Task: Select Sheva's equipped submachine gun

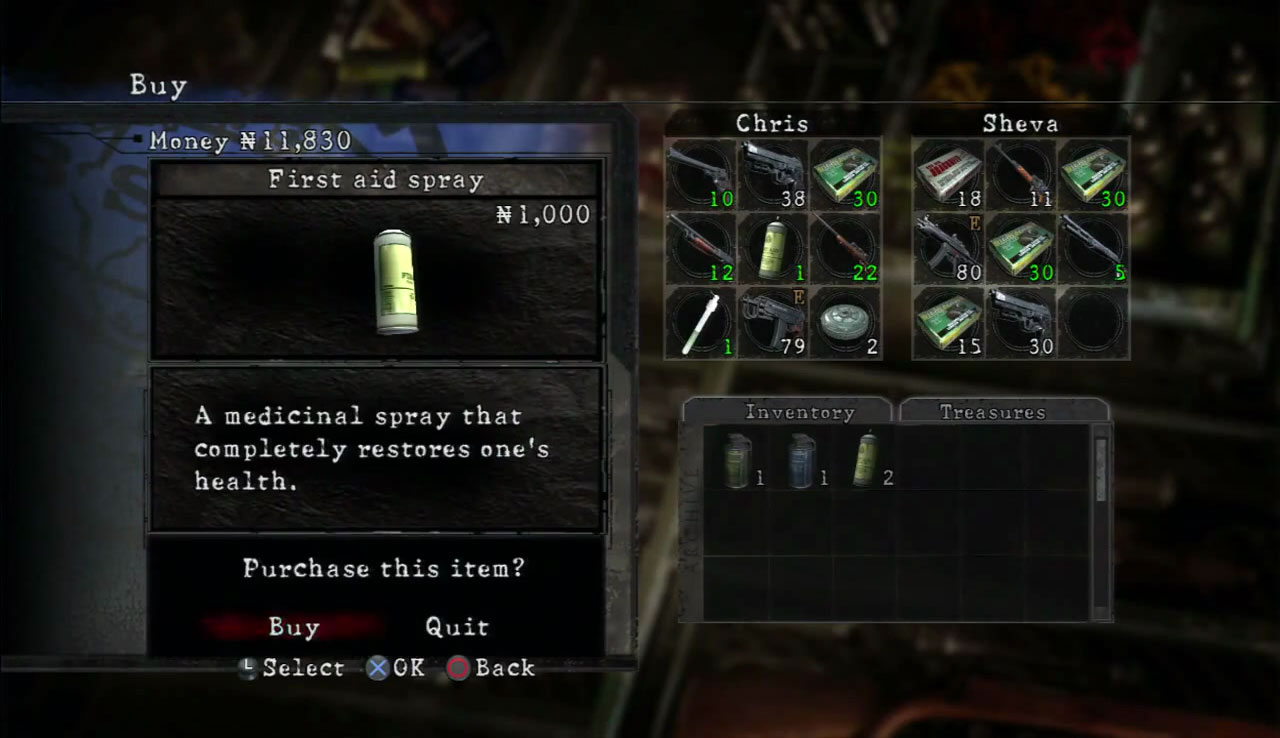Action: 948,247
